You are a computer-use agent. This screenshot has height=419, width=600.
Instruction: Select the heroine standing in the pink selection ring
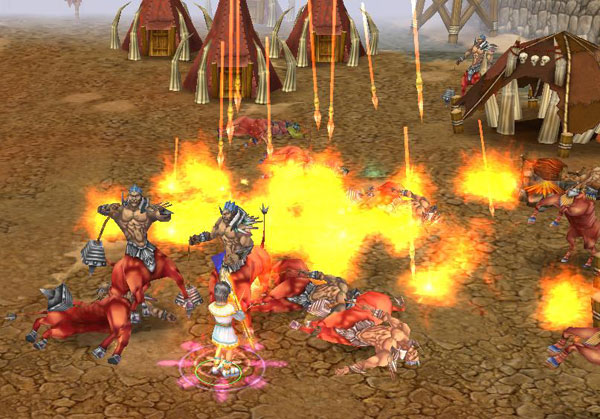223,330
